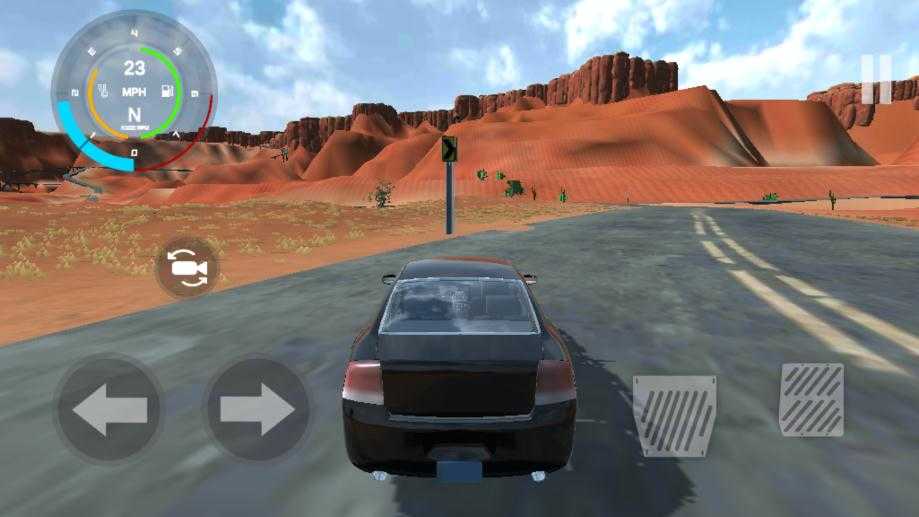Tap the gas accelerator pedal
Viewport: 919px width, 517px height.
(x=811, y=399)
